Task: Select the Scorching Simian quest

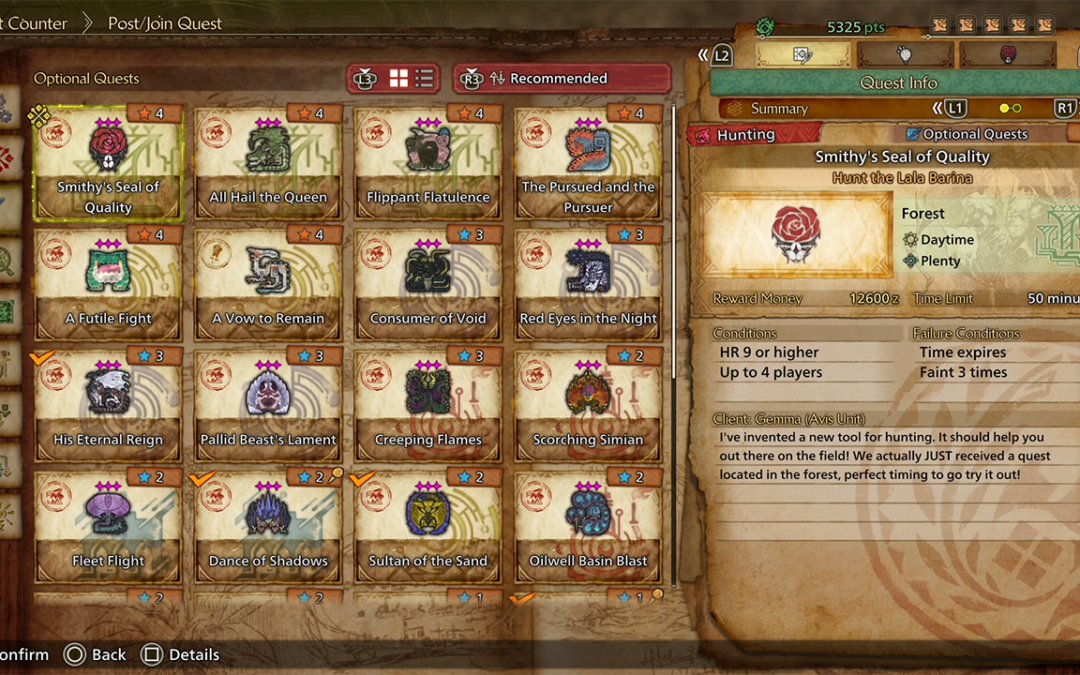Action: (588, 406)
